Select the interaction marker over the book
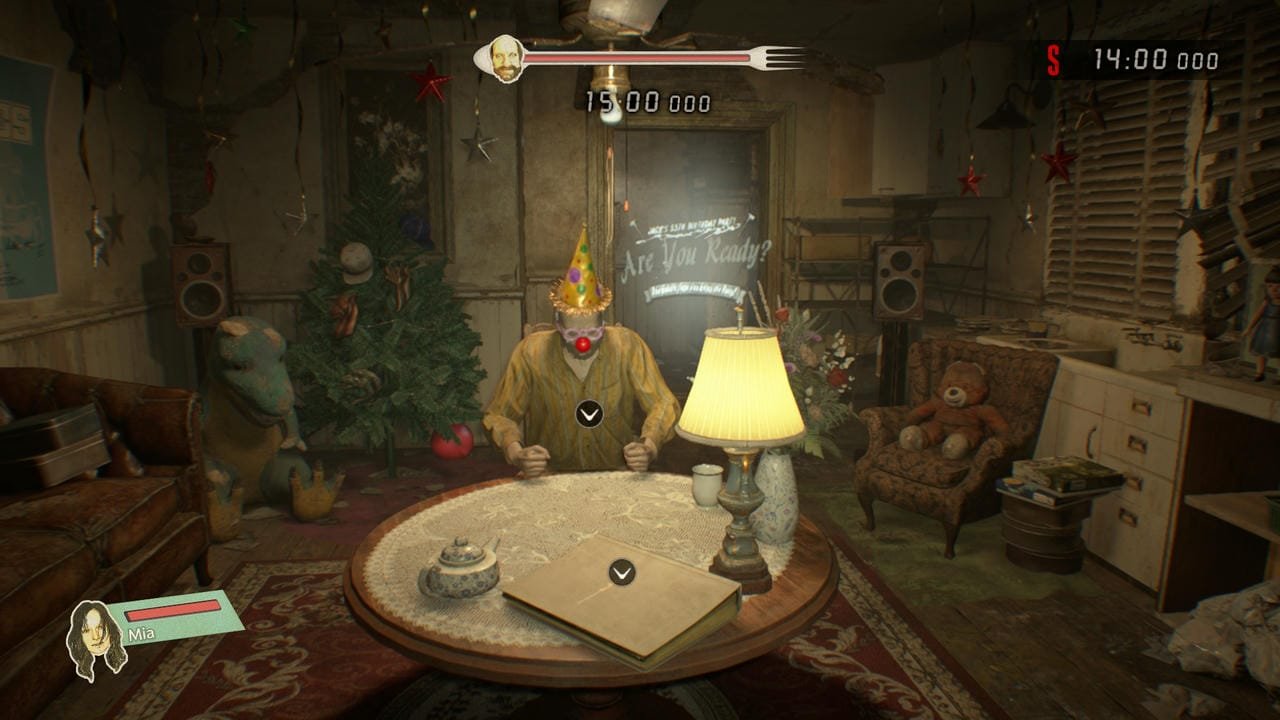 (622, 572)
